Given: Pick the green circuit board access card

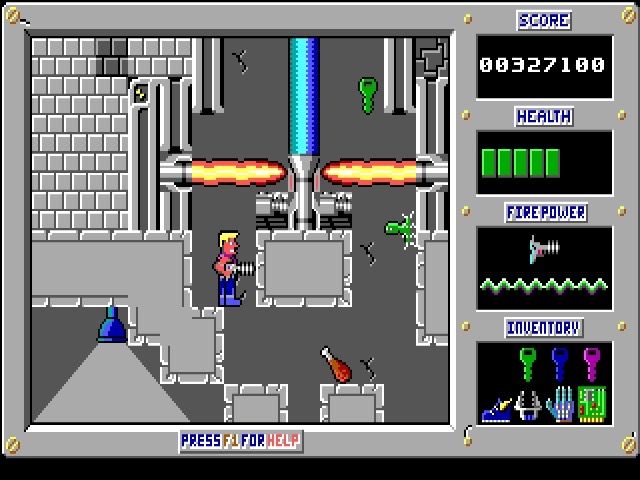Looking at the screenshot, I should coord(592,404).
